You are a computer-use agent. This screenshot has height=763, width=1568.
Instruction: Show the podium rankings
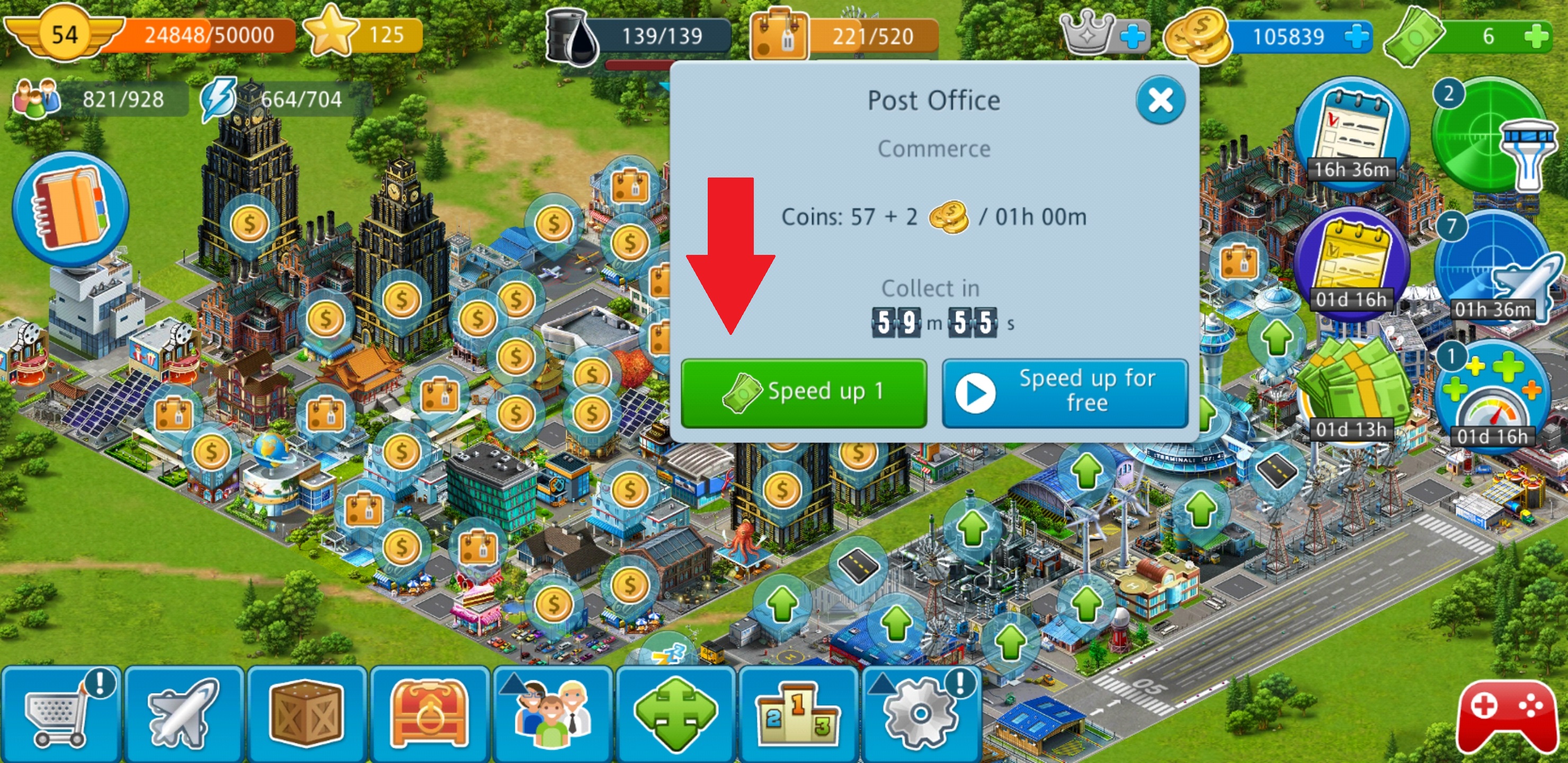pyautogui.click(x=797, y=714)
